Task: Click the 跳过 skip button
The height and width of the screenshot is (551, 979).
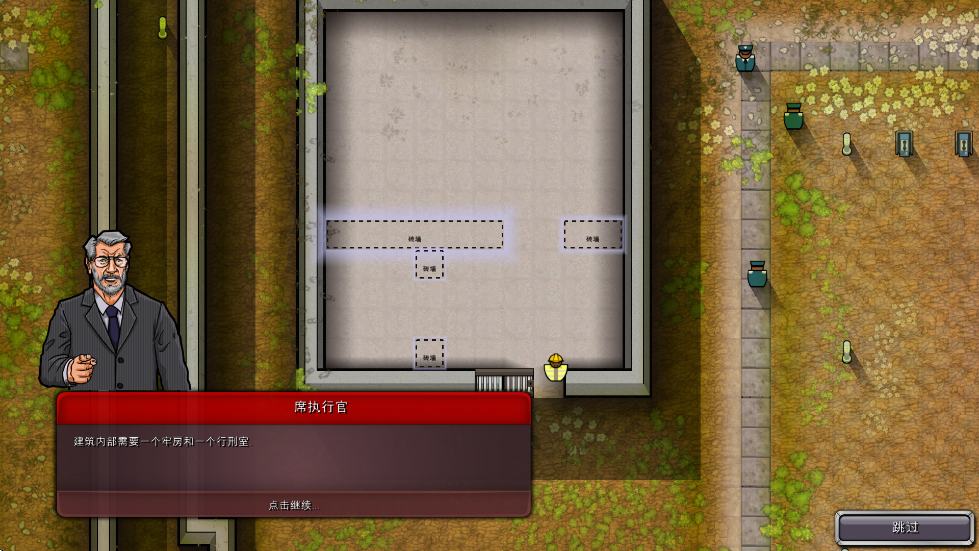Action: pos(904,527)
